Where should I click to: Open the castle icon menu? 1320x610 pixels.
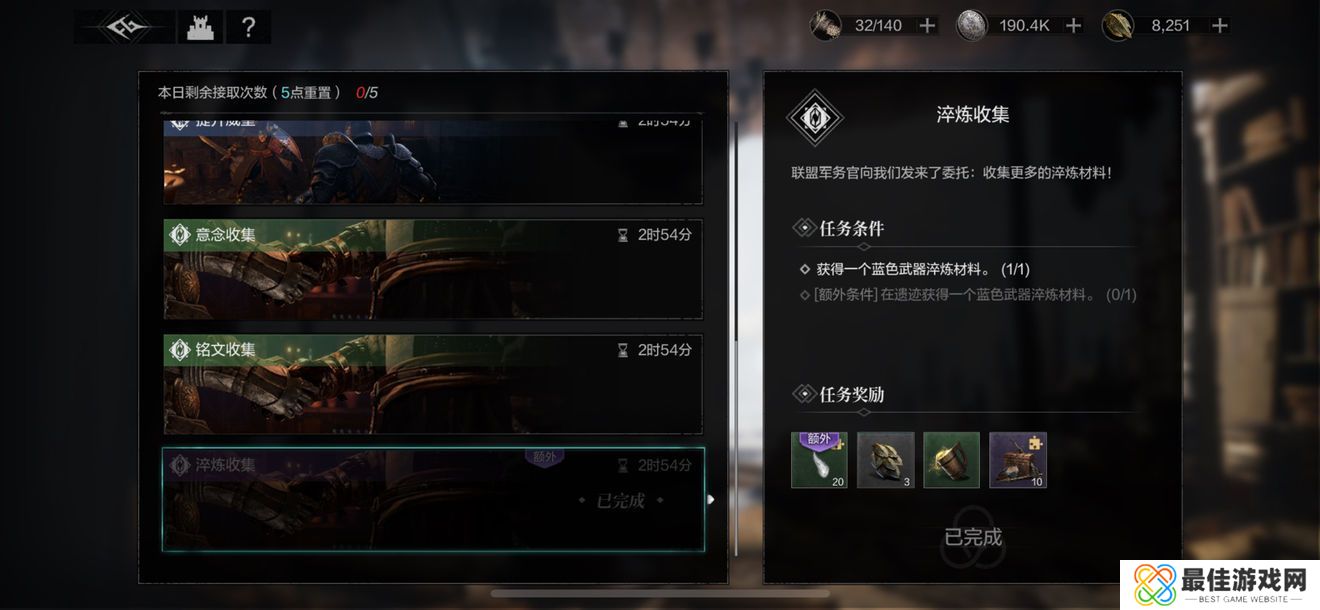pos(200,27)
